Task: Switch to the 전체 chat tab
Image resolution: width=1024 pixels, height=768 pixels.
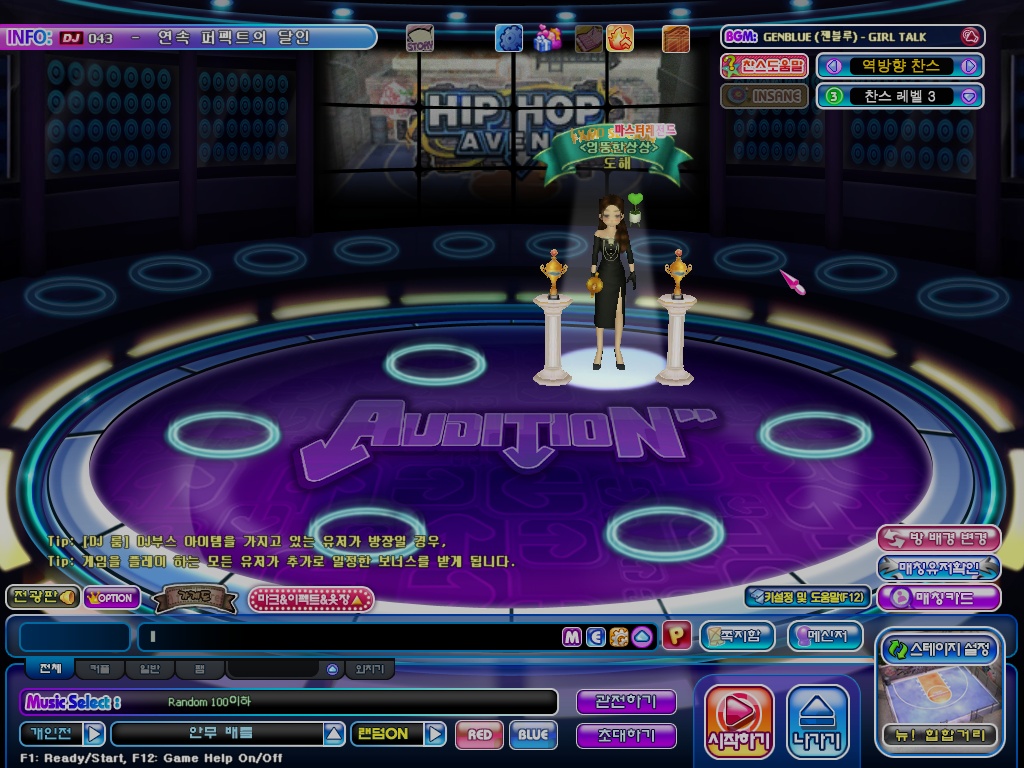Action: point(50,669)
